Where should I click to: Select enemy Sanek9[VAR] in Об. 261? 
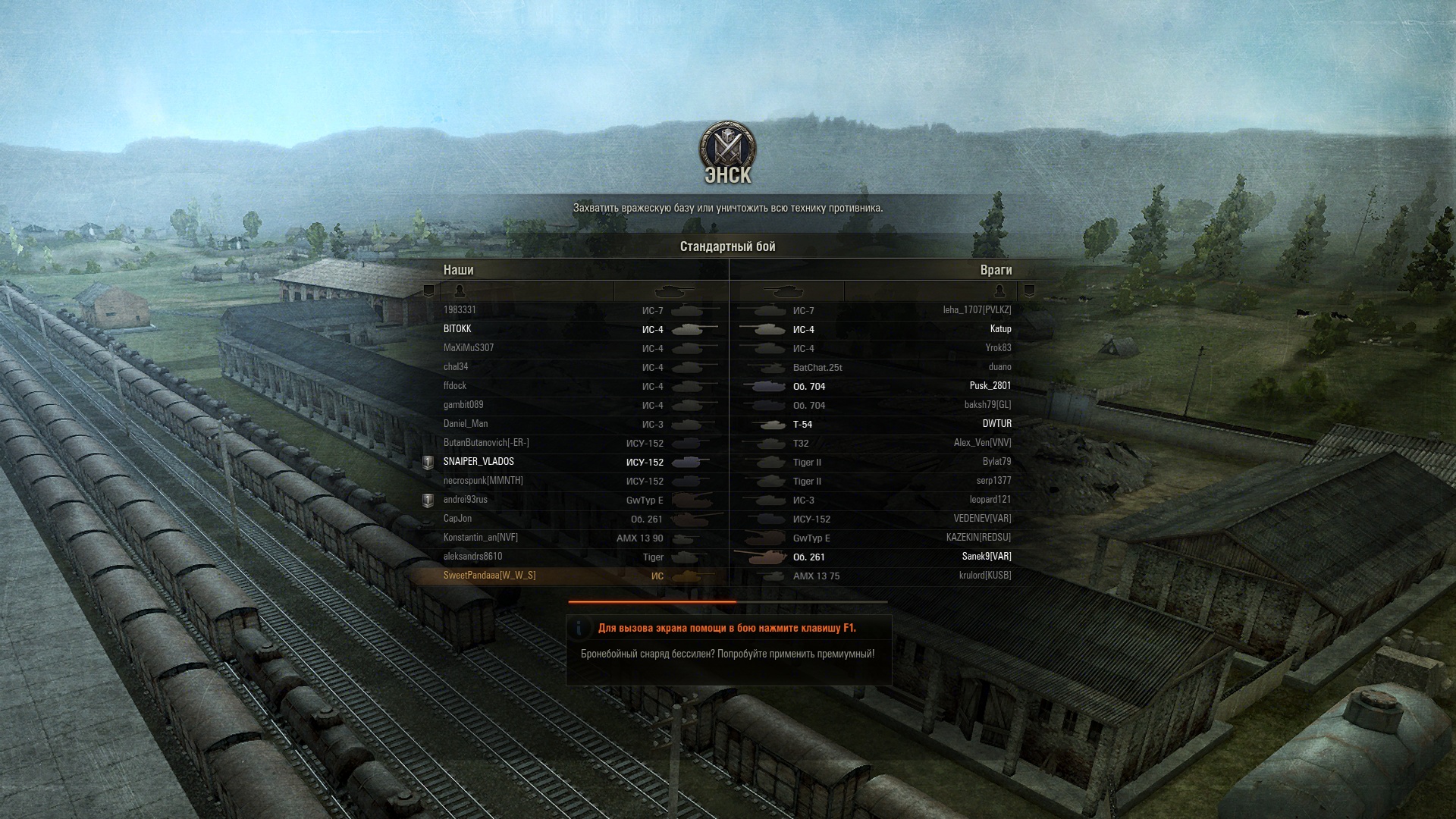(987, 557)
